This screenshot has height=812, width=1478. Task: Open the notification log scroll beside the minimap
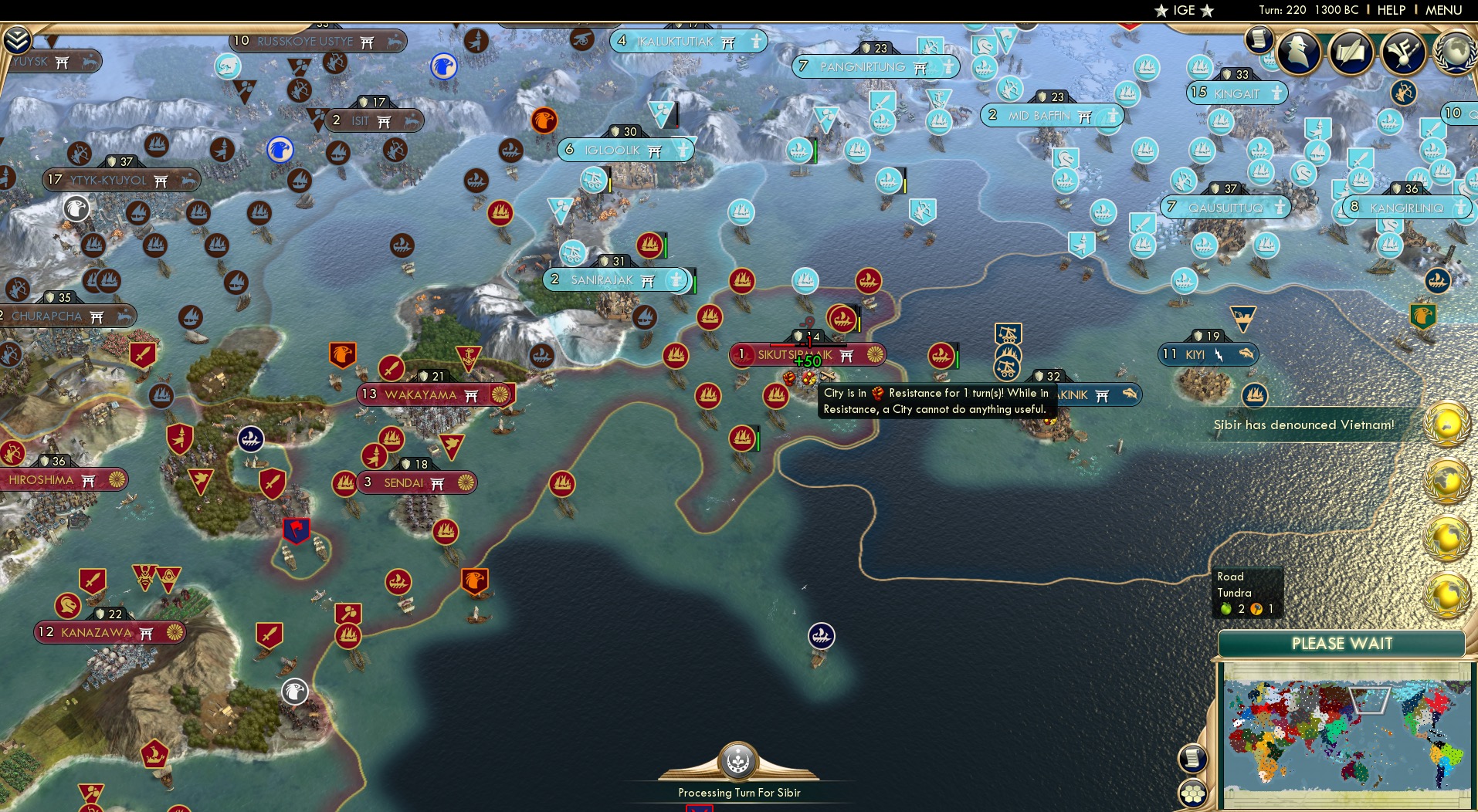tap(1192, 759)
